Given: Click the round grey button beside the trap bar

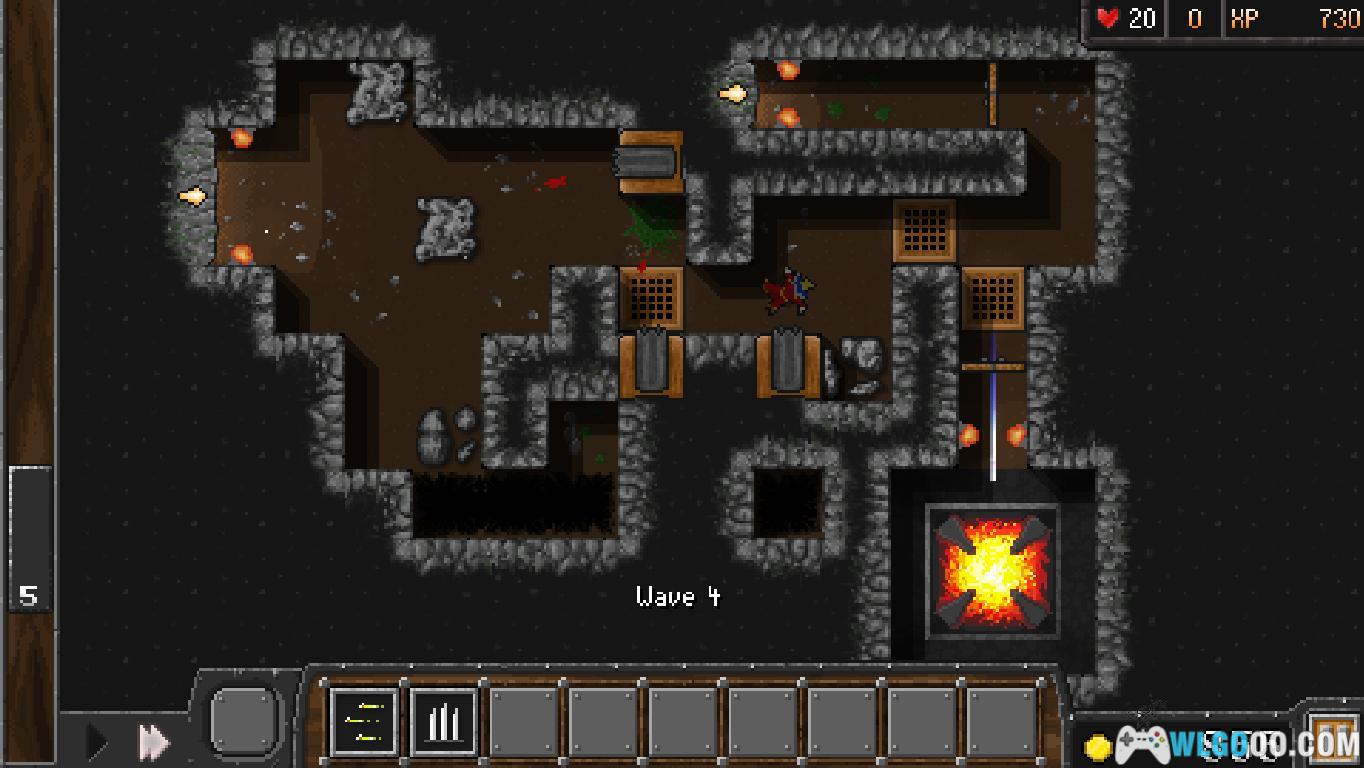Looking at the screenshot, I should pyautogui.click(x=243, y=719).
